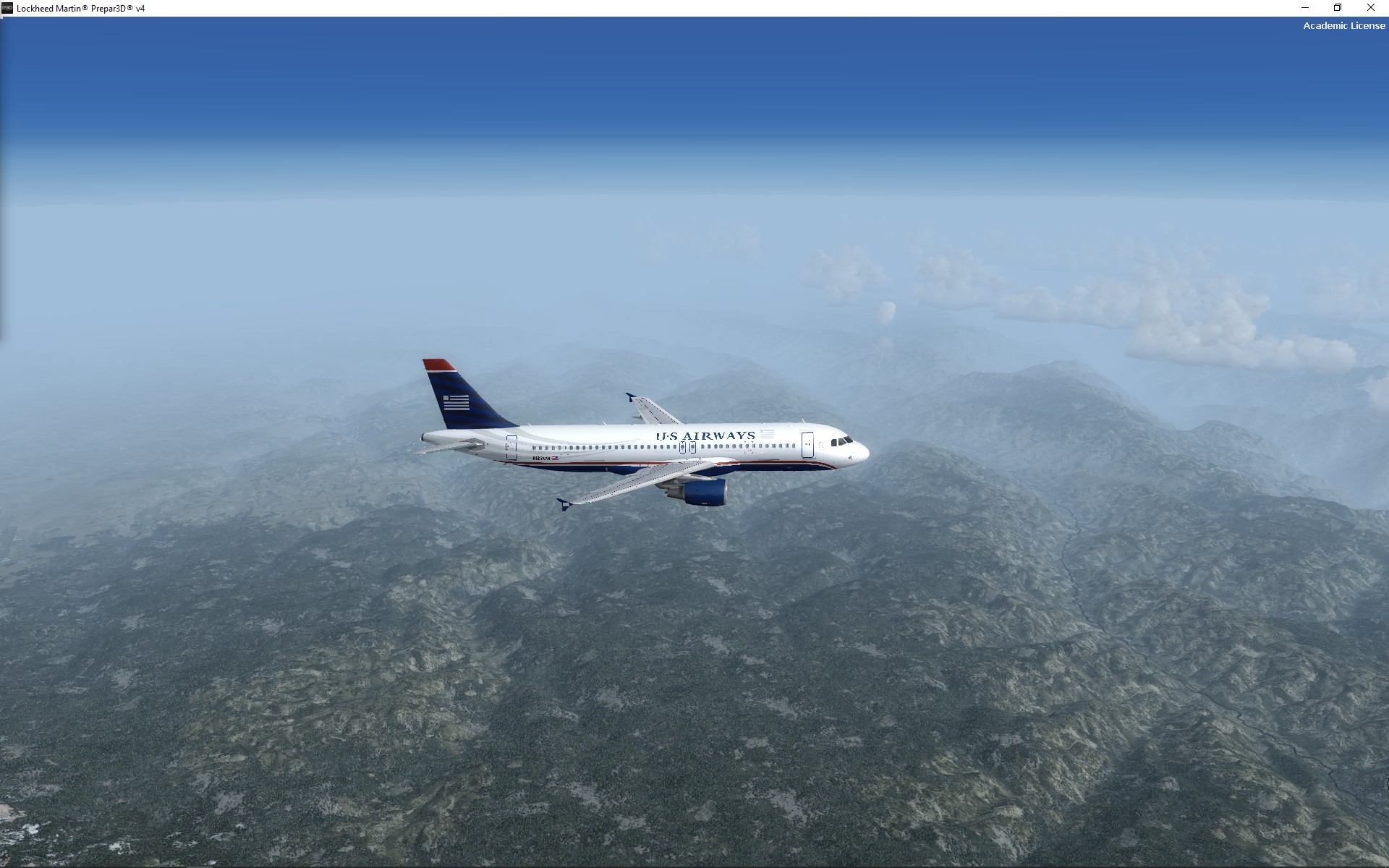The height and width of the screenshot is (868, 1389).
Task: Restore down the Prepar3D window
Action: click(x=1338, y=8)
